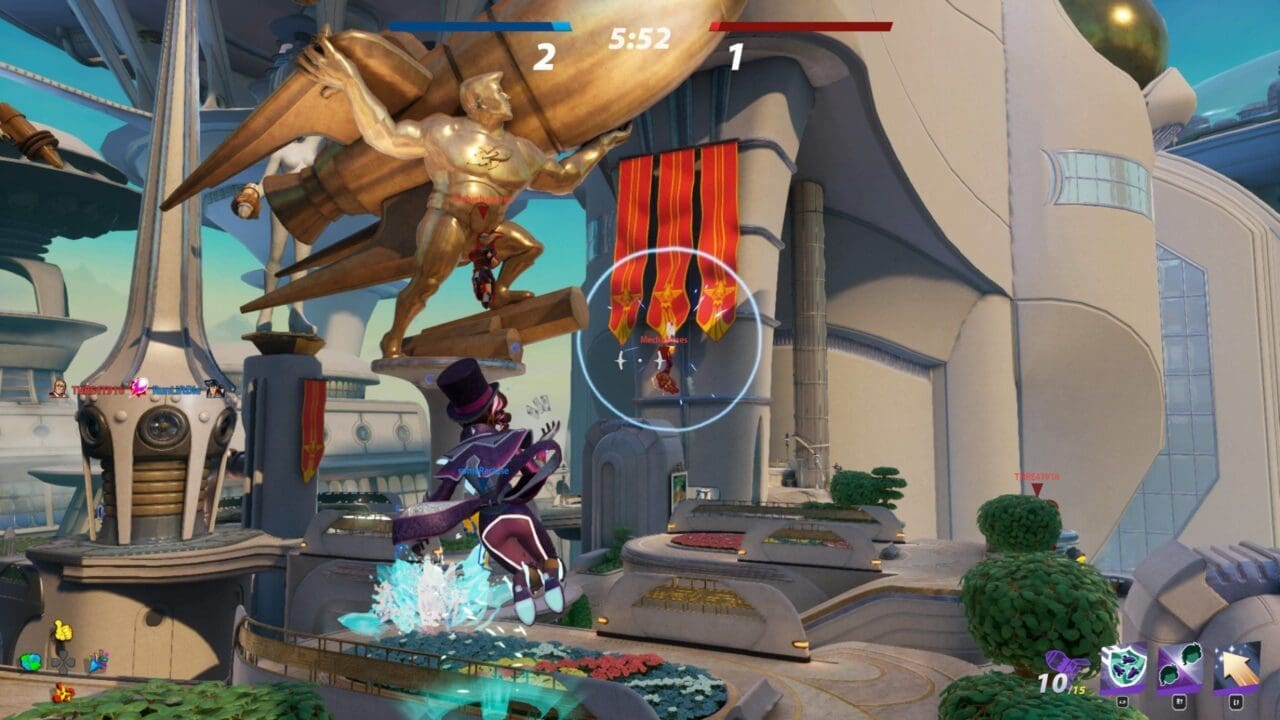Select the green paint splat emote icon
1280x720 pixels.
click(x=30, y=662)
